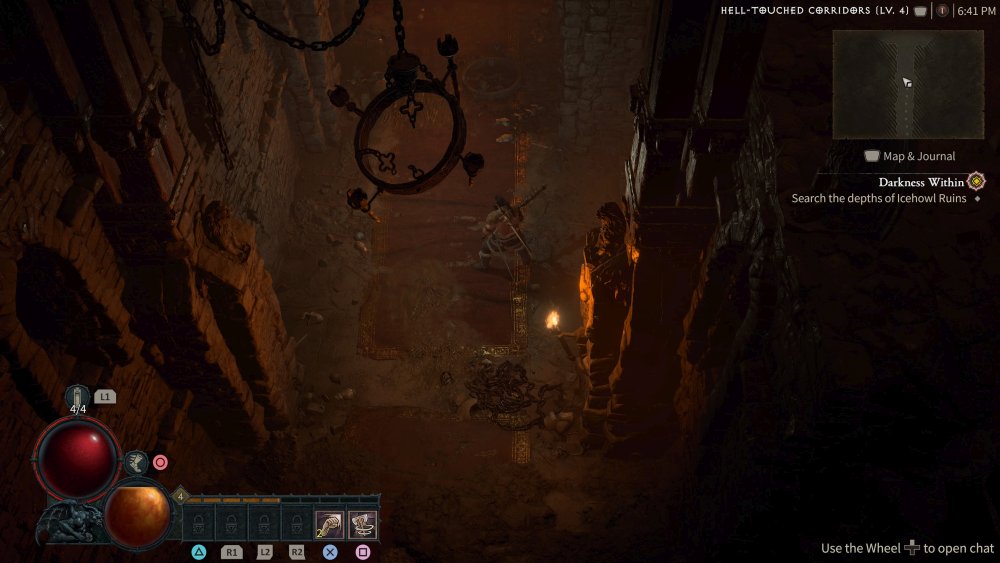Screen dimensions: 1000x563
Task: Activate the clawed arm skill slot
Action: 329,524
